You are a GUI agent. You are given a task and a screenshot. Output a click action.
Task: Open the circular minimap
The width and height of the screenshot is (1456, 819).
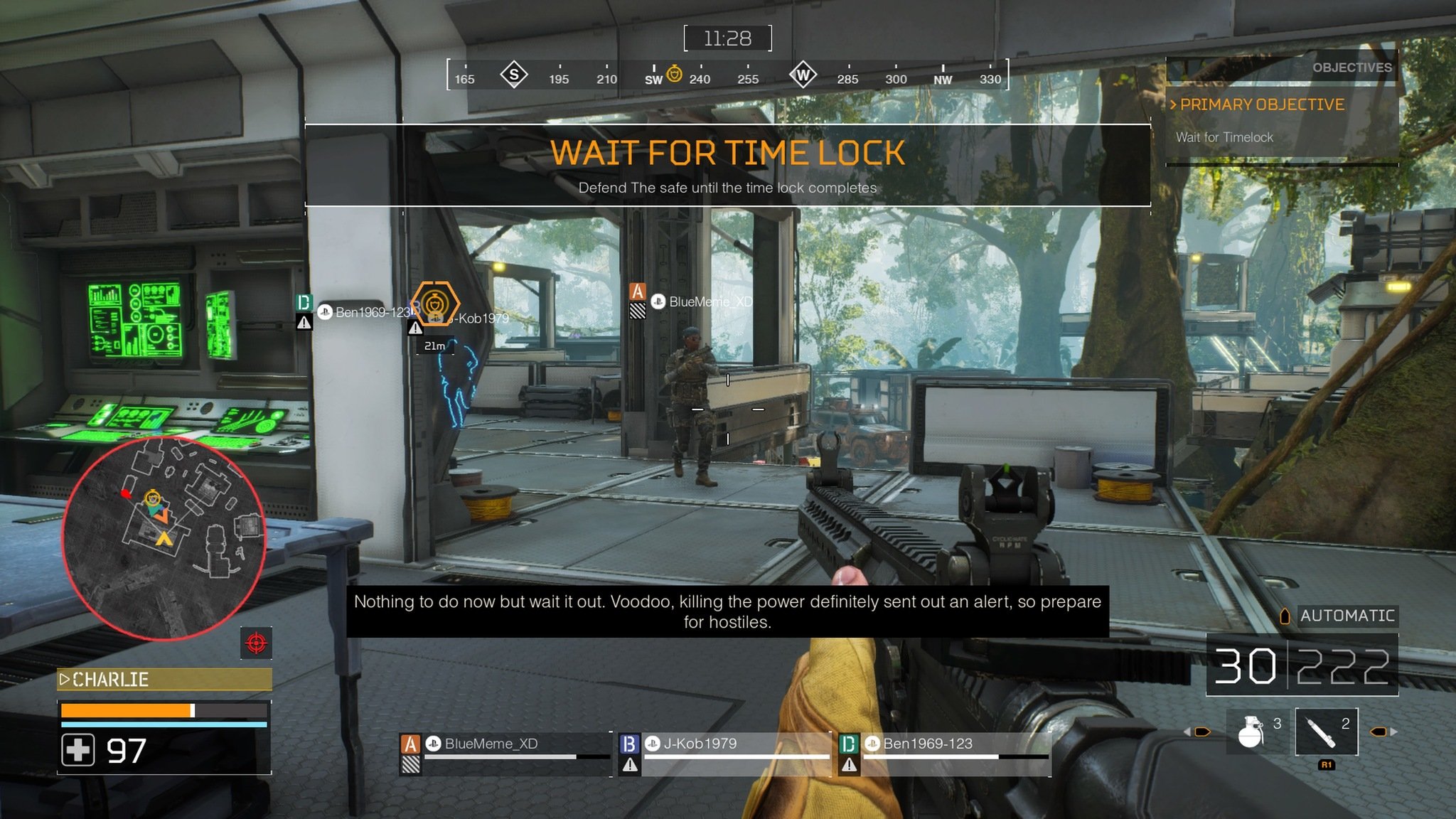(x=164, y=538)
